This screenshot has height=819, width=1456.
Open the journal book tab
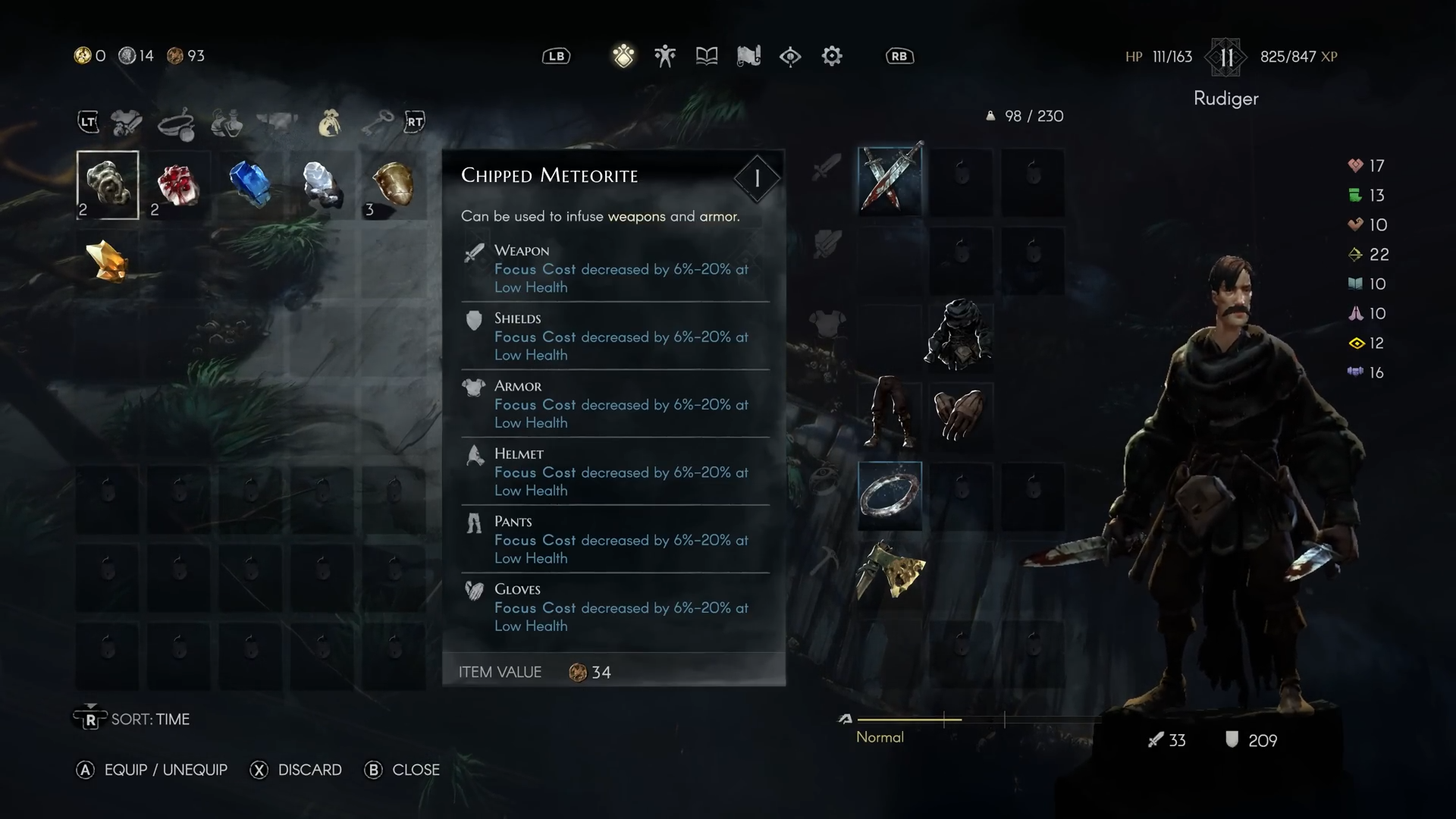tap(707, 56)
